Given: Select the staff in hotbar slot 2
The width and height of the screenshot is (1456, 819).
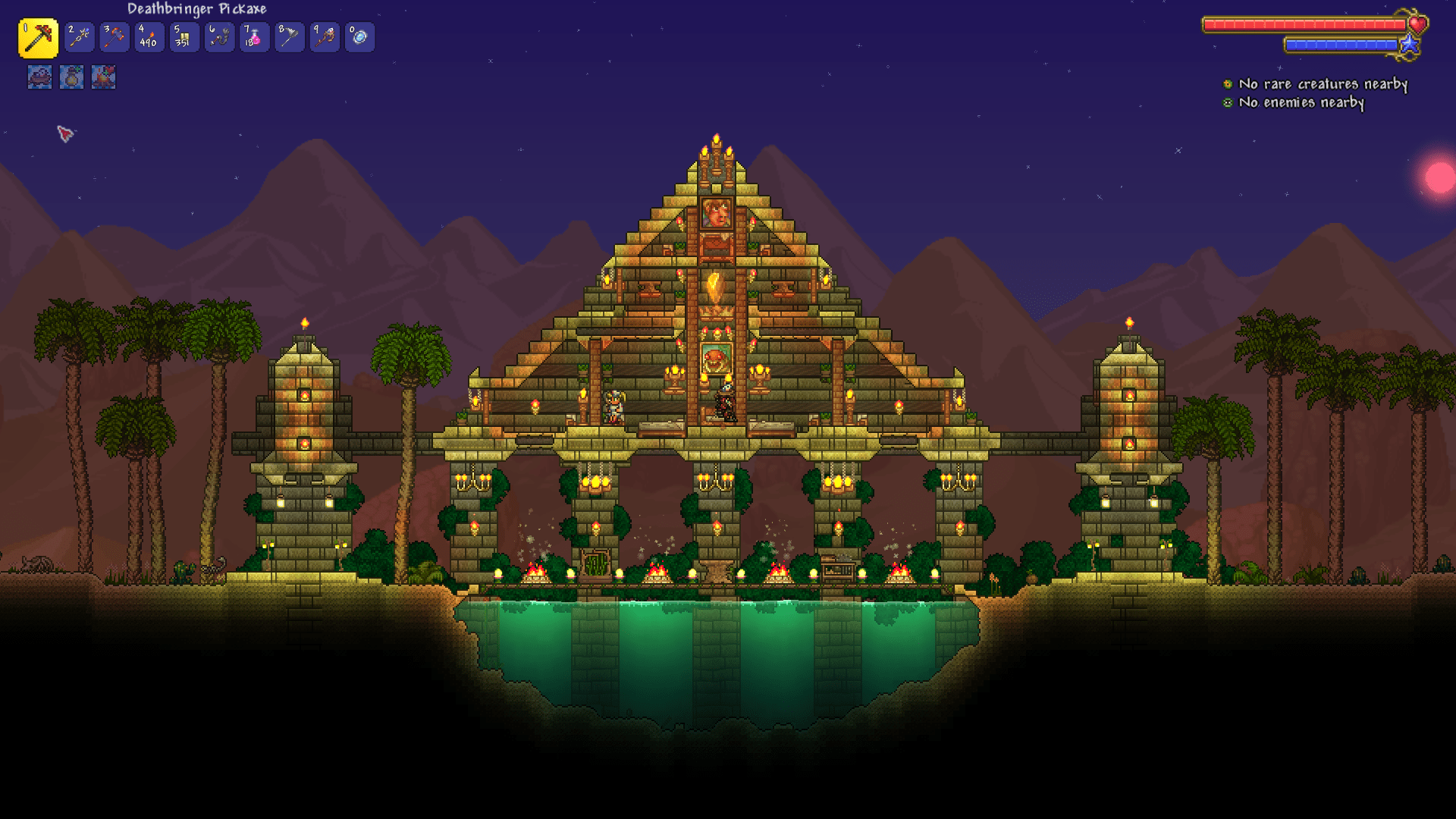Looking at the screenshot, I should tap(79, 36).
